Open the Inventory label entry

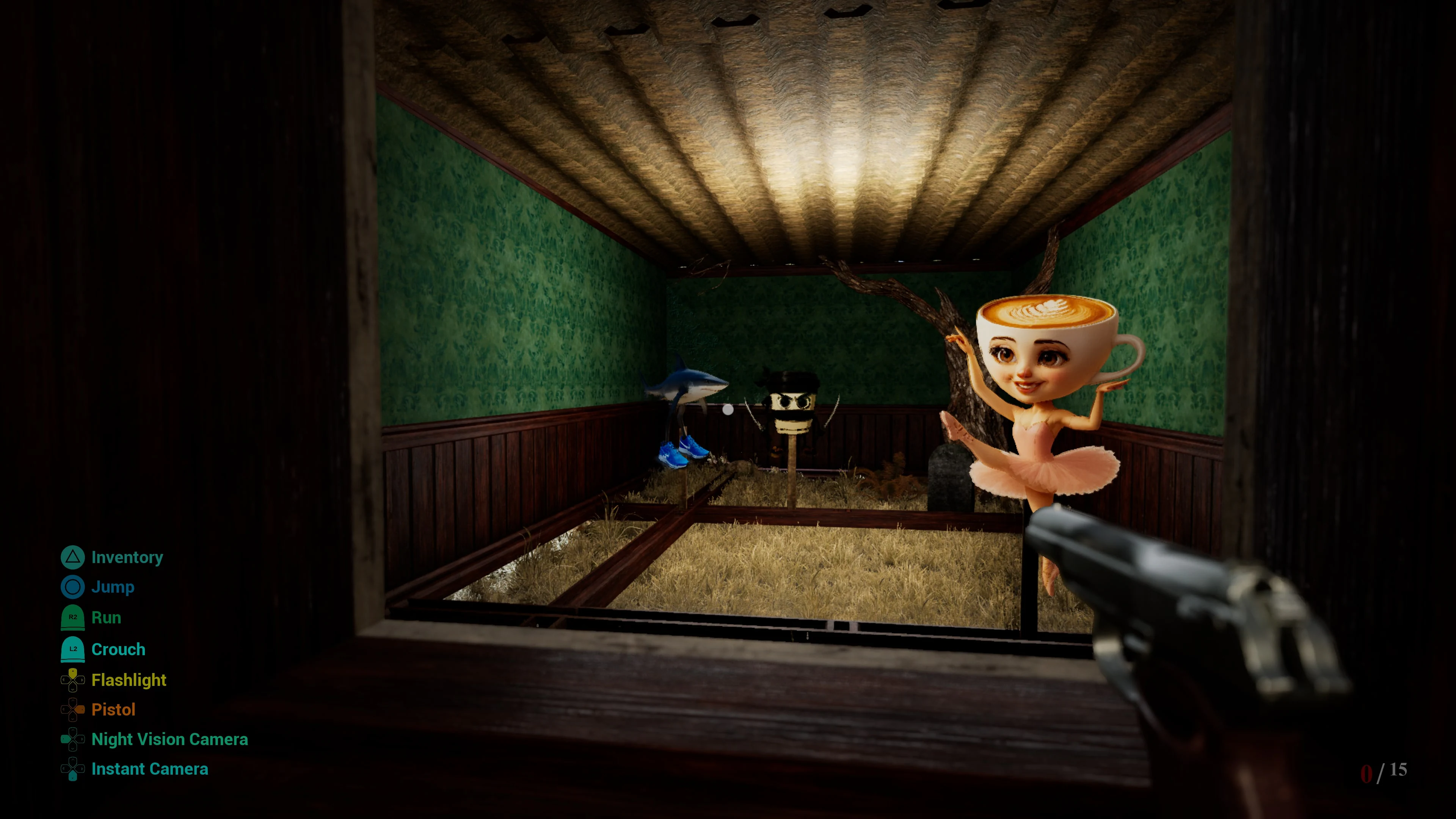pos(127,557)
